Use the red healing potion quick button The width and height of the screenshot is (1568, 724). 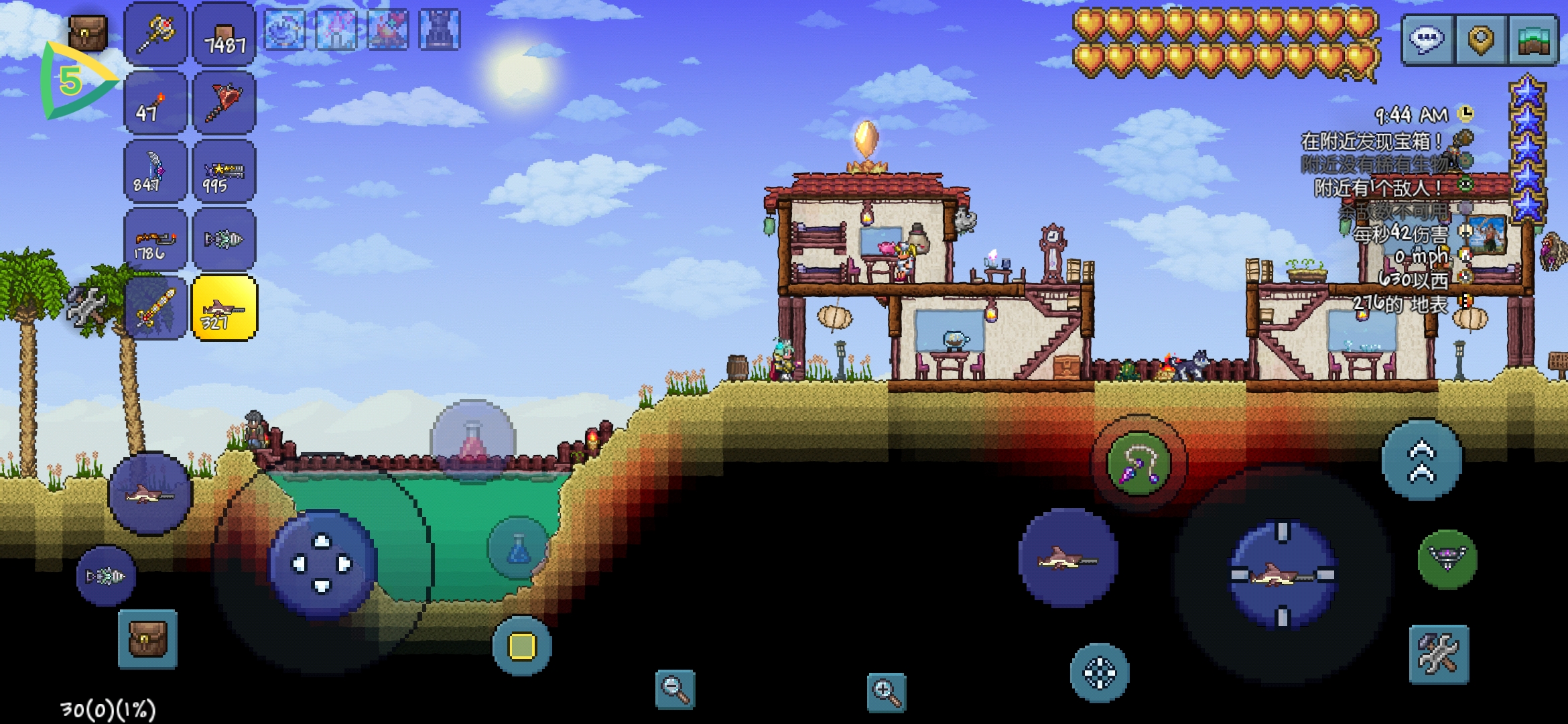coord(473,441)
